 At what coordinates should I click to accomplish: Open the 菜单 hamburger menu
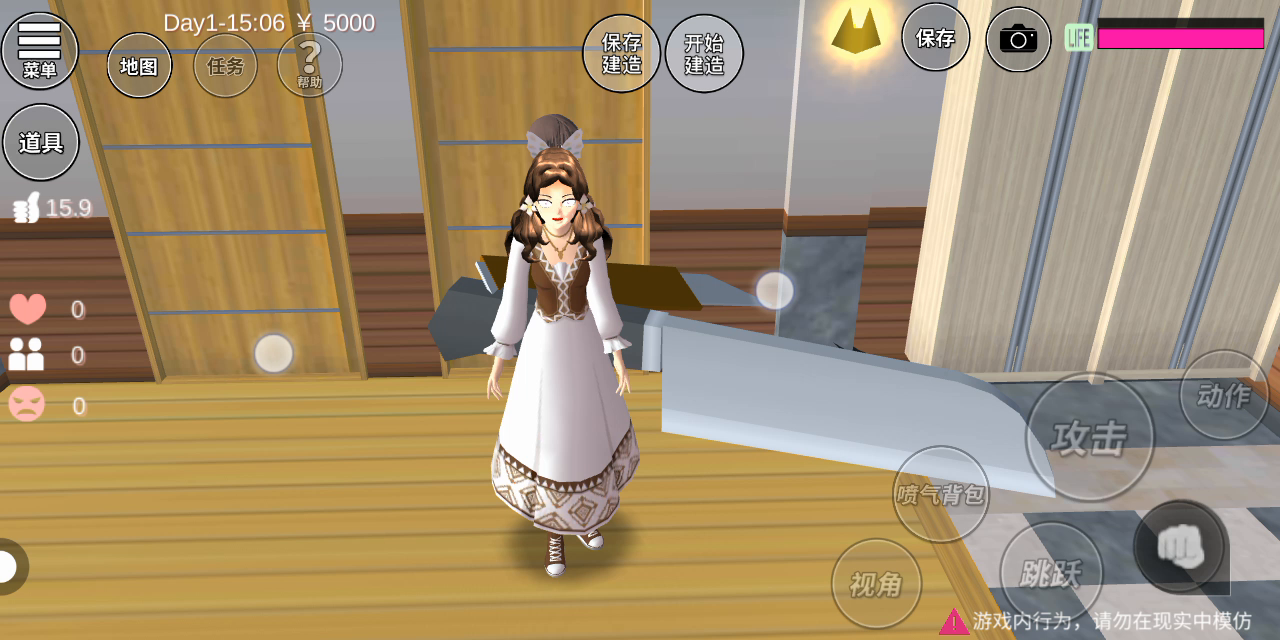[40, 50]
